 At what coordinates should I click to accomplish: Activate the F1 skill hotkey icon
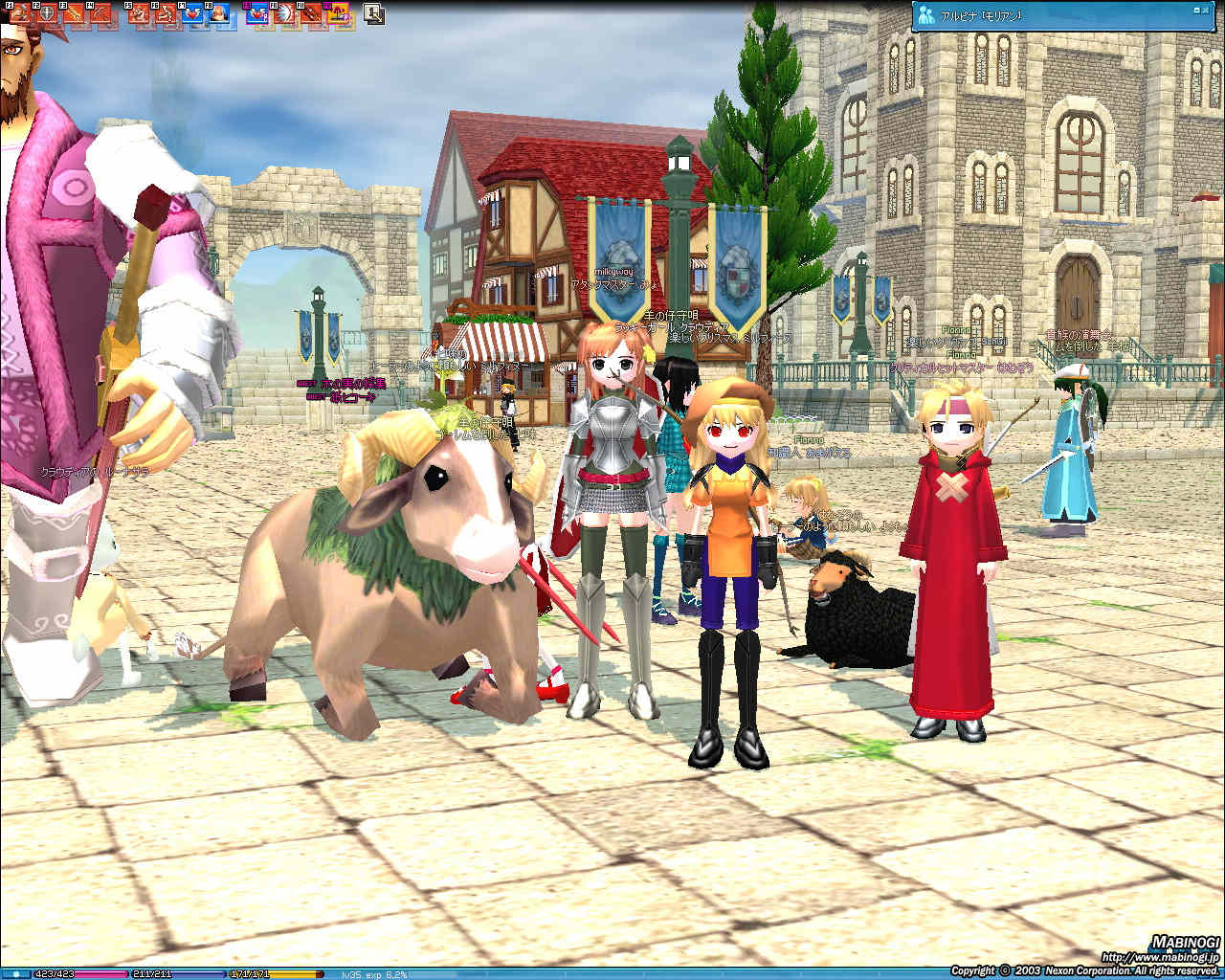pyautogui.click(x=20, y=13)
